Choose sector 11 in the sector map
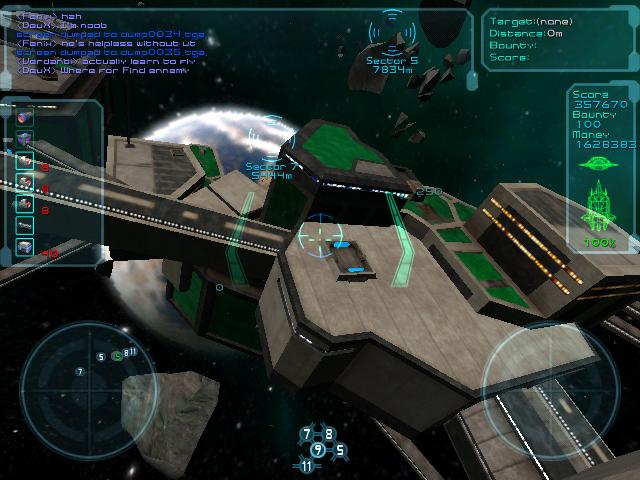 click(306, 466)
